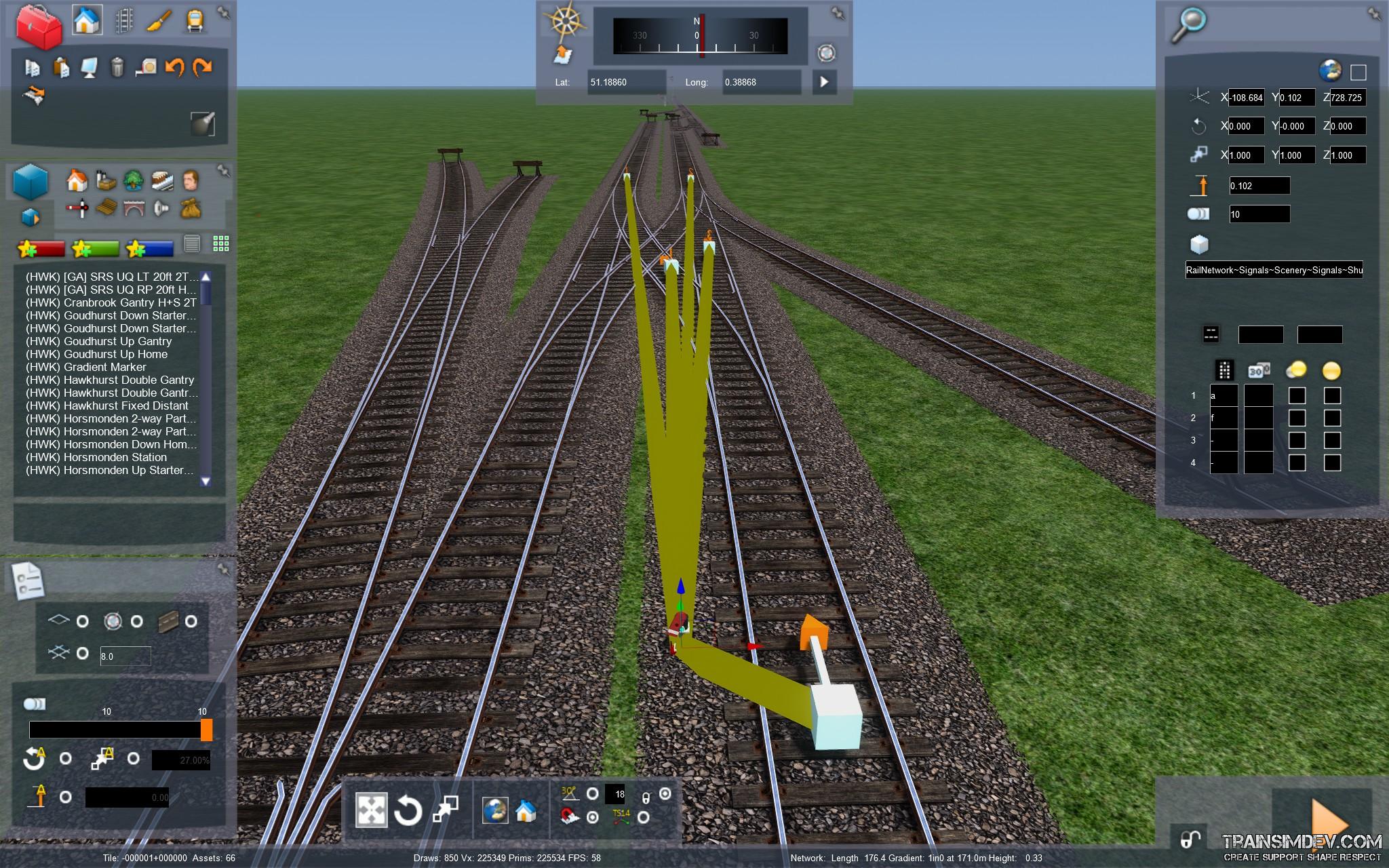Switch to the railway track tool
The image size is (1389, 868).
123,21
